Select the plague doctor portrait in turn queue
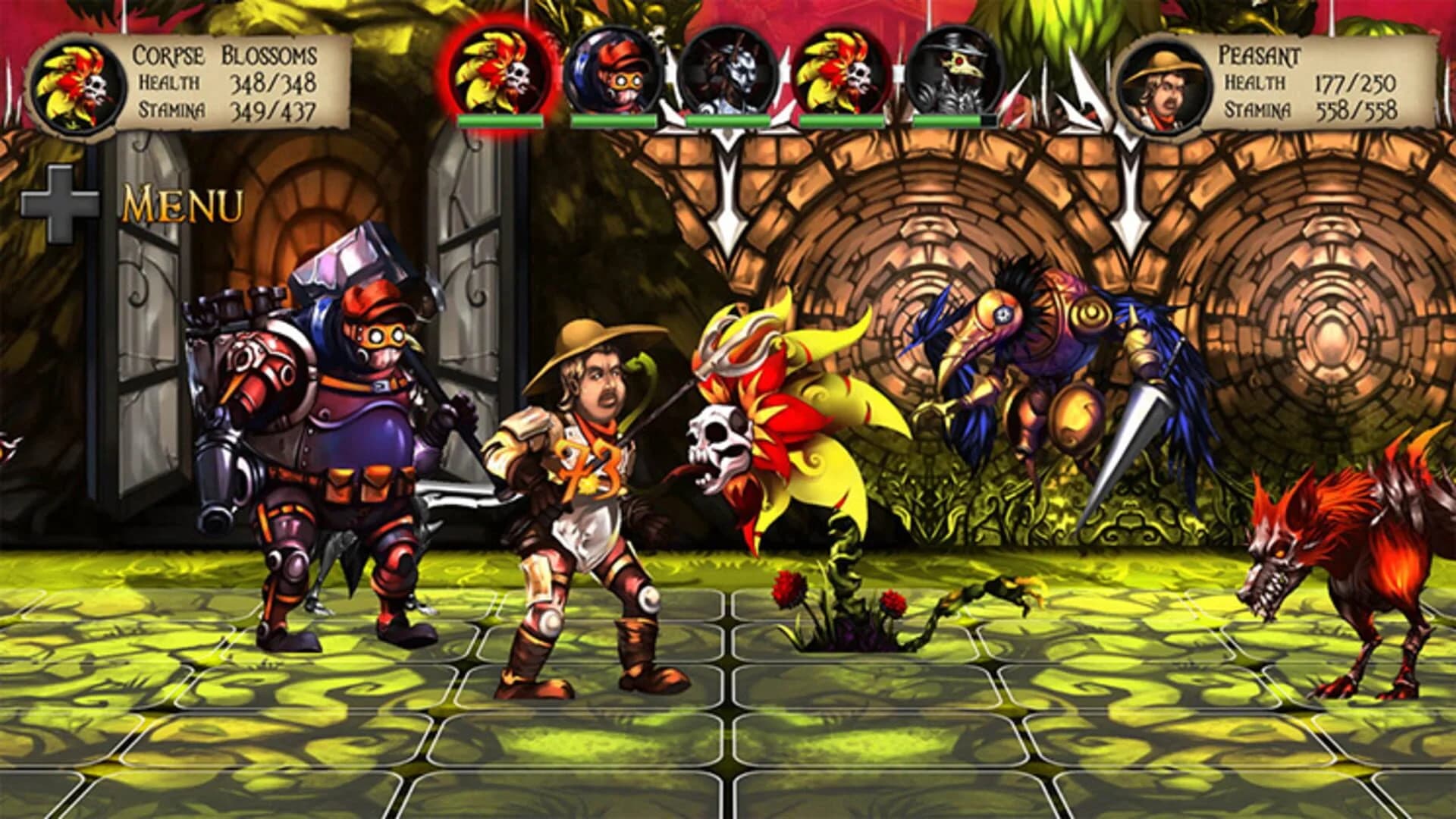The image size is (1456, 819). coord(948,72)
